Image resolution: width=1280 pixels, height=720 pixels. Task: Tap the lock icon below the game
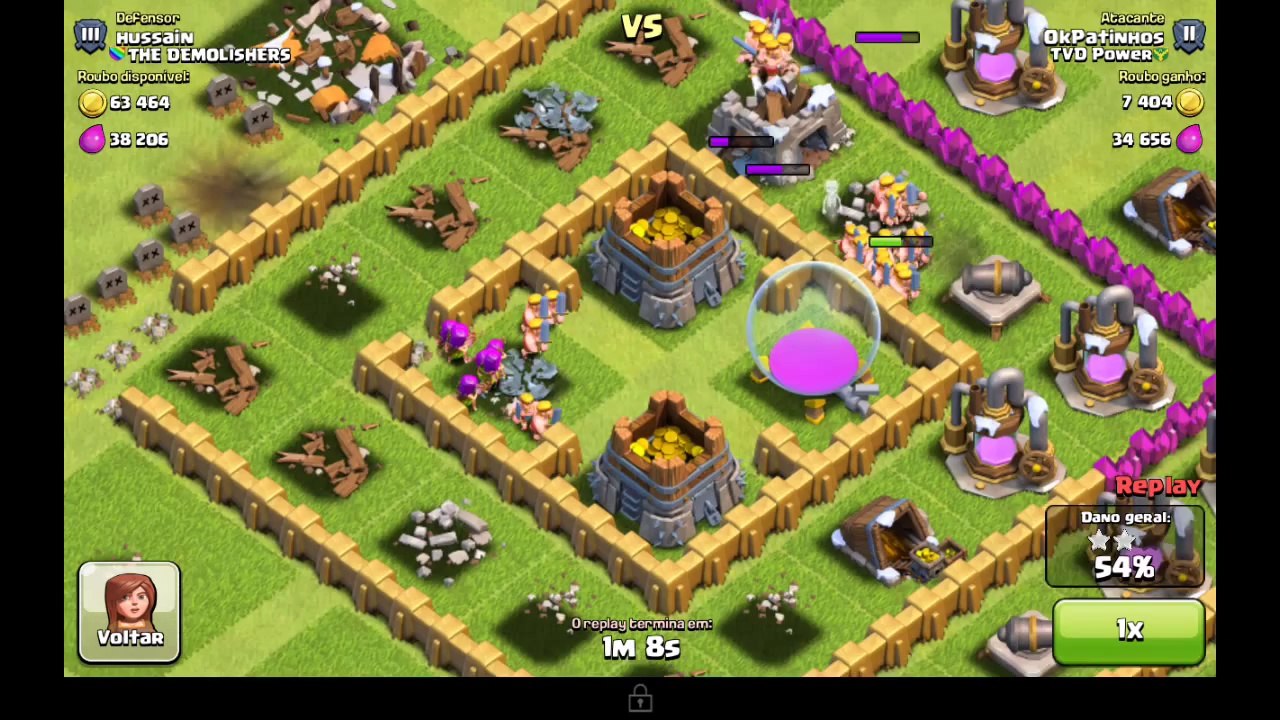(x=640, y=699)
